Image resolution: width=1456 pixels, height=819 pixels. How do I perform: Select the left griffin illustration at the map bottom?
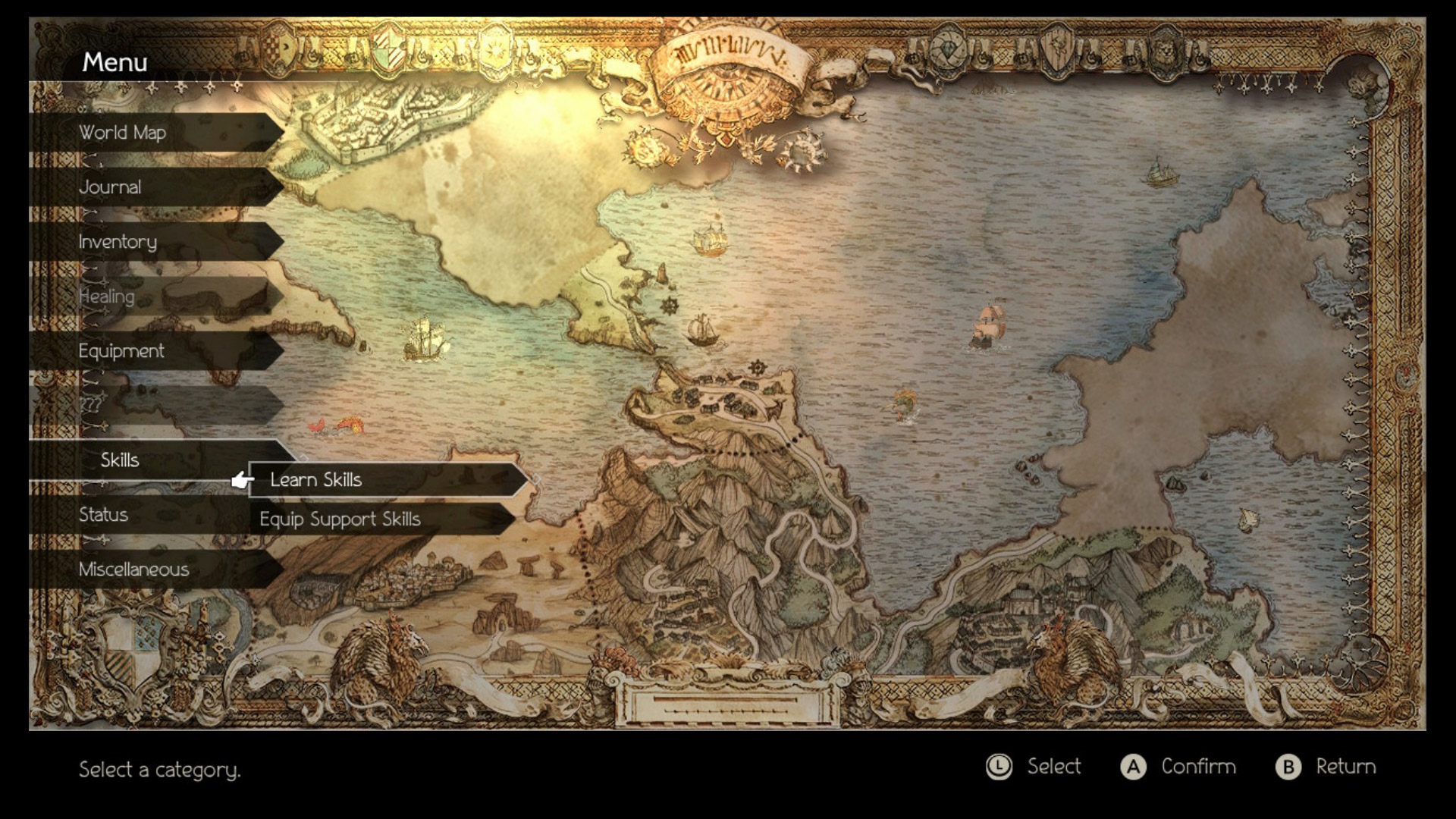point(379,660)
